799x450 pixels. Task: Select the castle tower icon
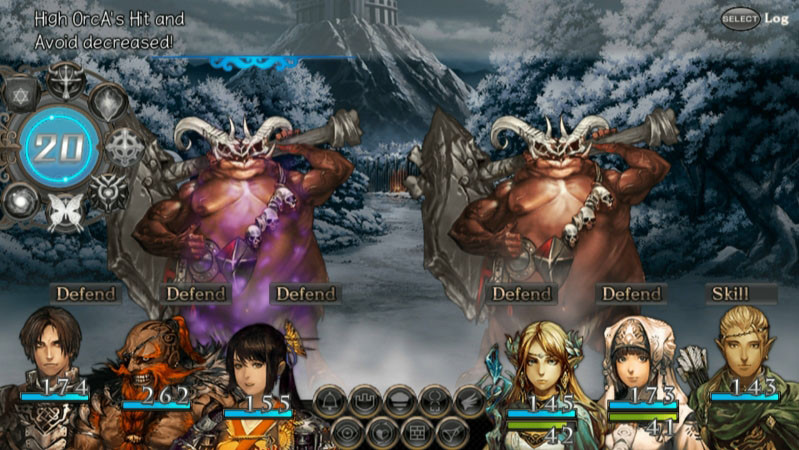(364, 402)
